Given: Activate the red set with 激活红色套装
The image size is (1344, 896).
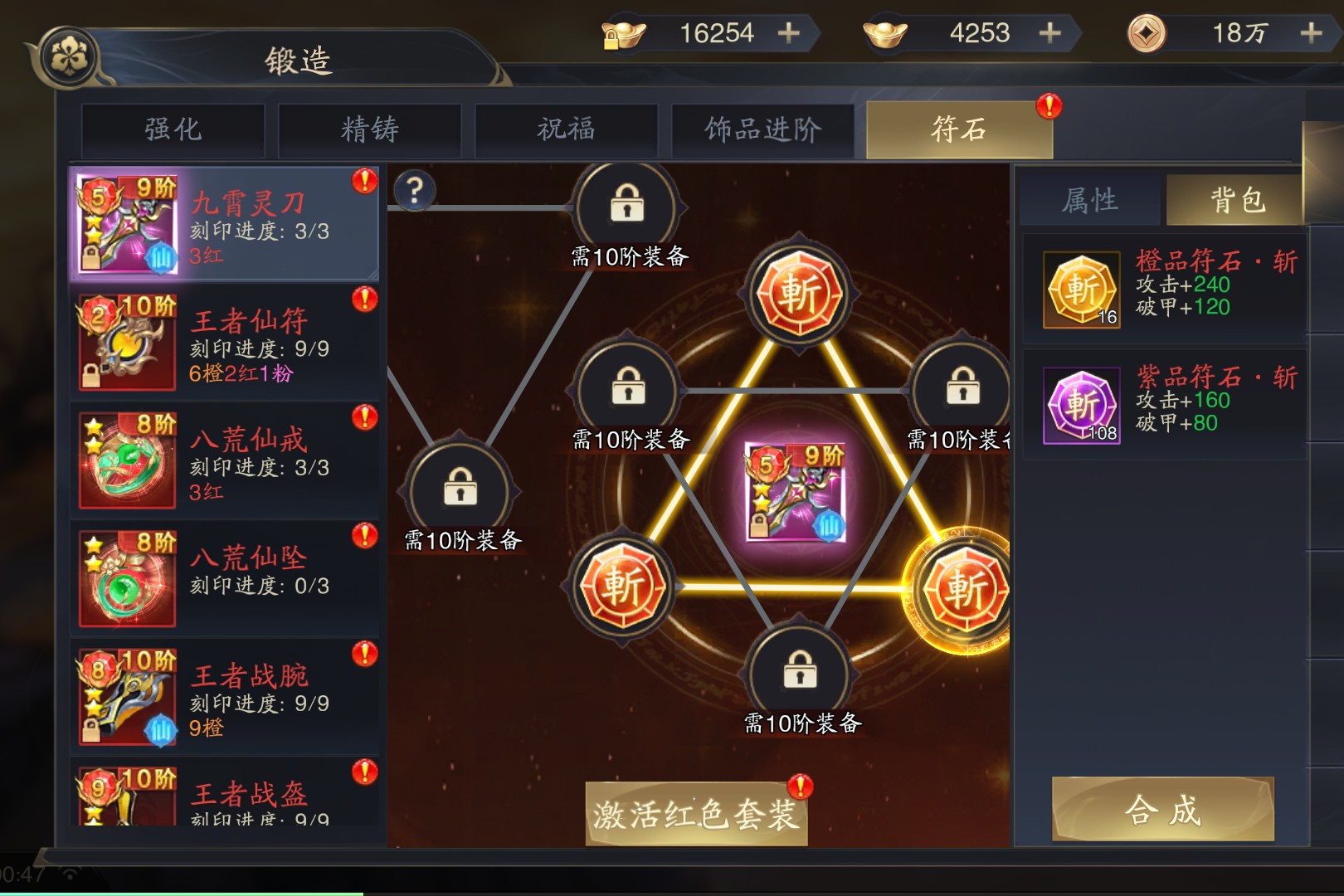Looking at the screenshot, I should tap(696, 814).
